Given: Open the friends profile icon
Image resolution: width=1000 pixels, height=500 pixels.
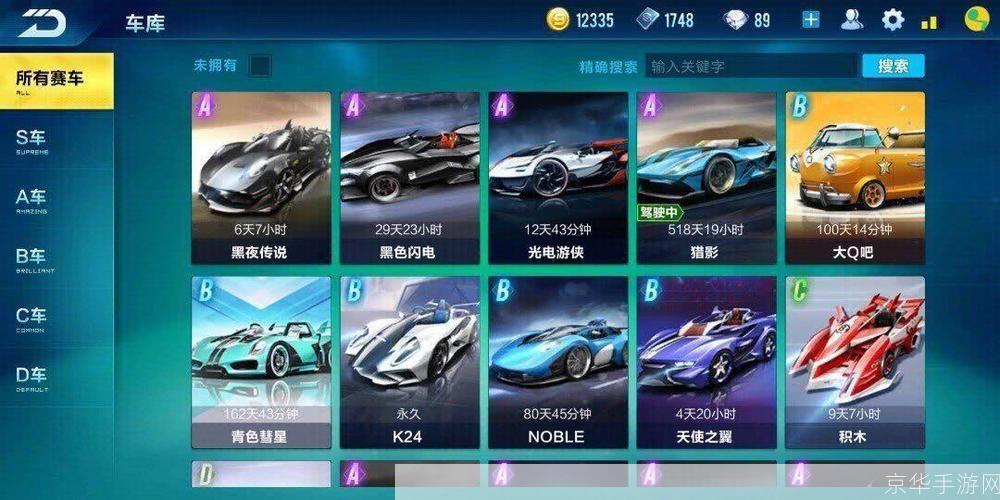Looking at the screenshot, I should [x=852, y=20].
